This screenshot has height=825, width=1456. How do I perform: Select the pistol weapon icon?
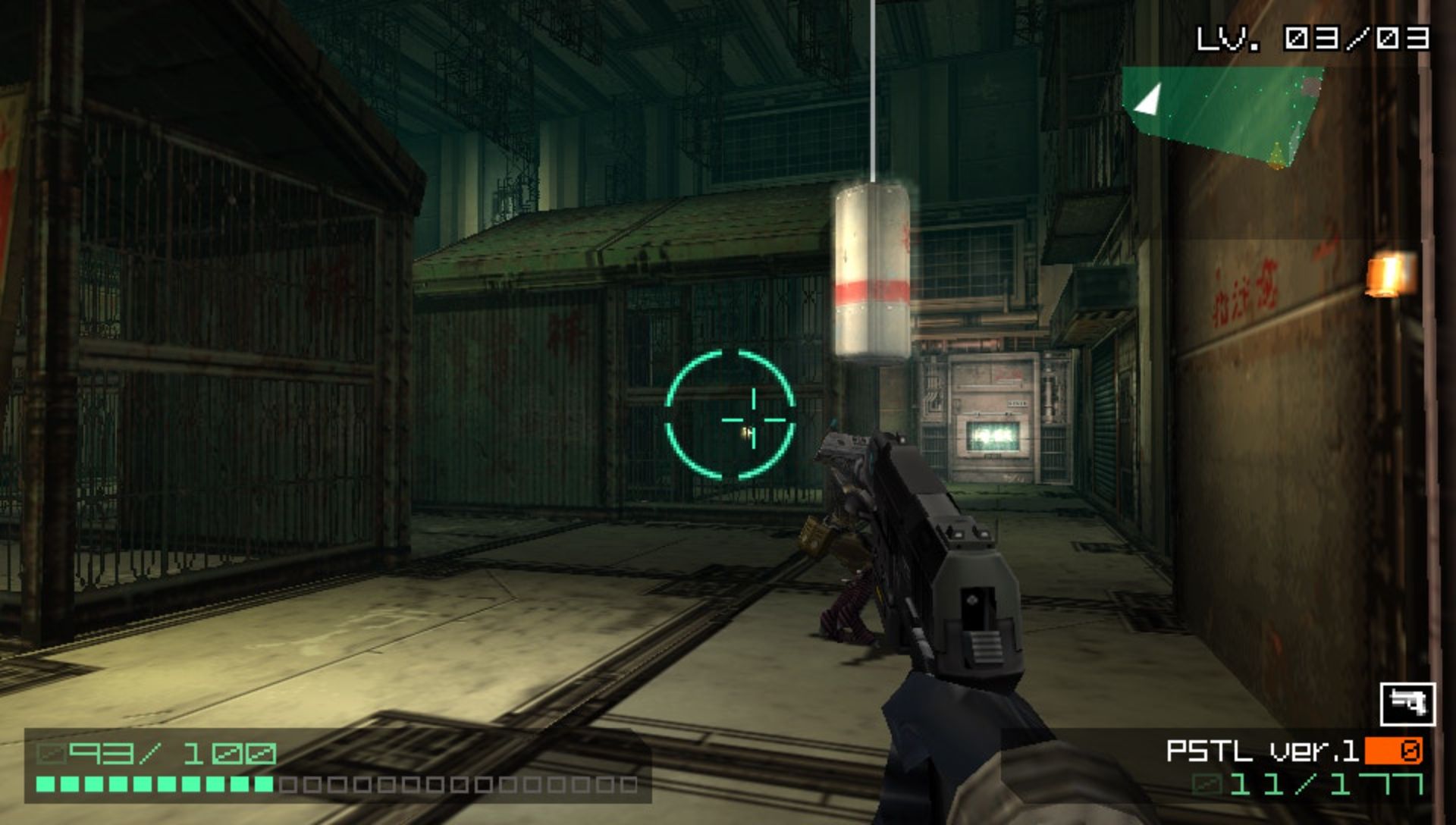pos(1407,704)
